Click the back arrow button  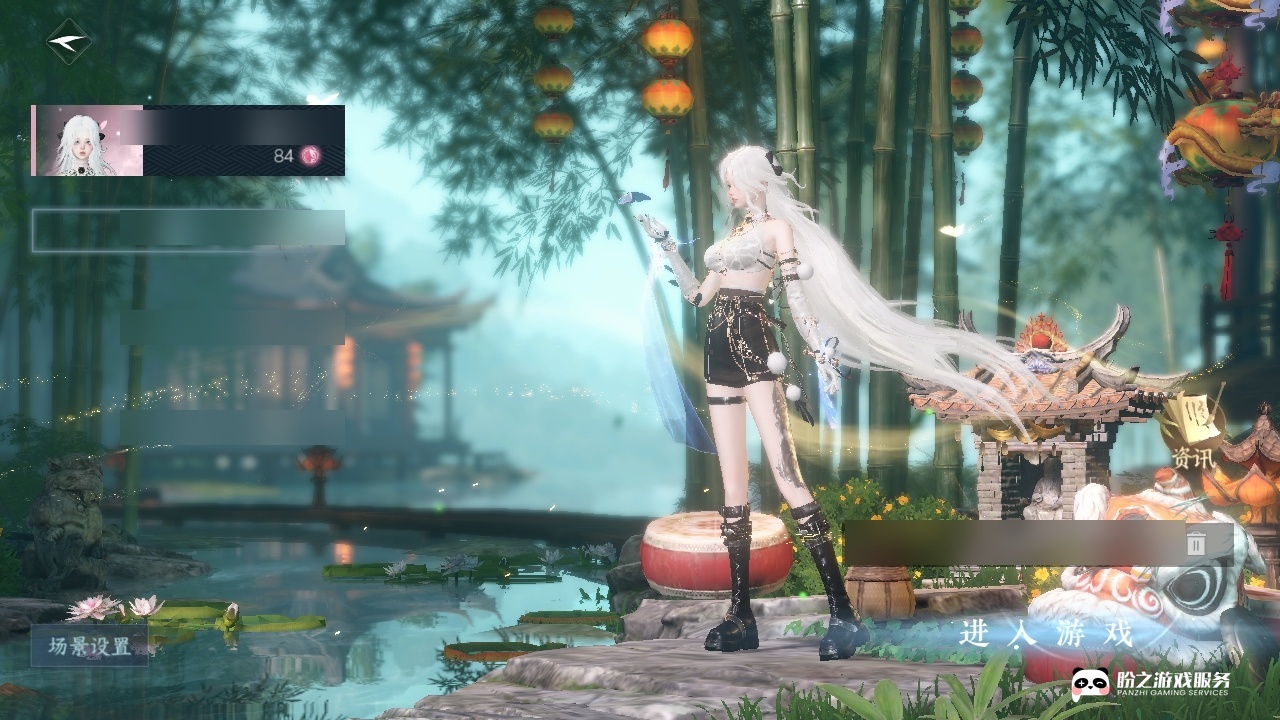pyautogui.click(x=68, y=42)
